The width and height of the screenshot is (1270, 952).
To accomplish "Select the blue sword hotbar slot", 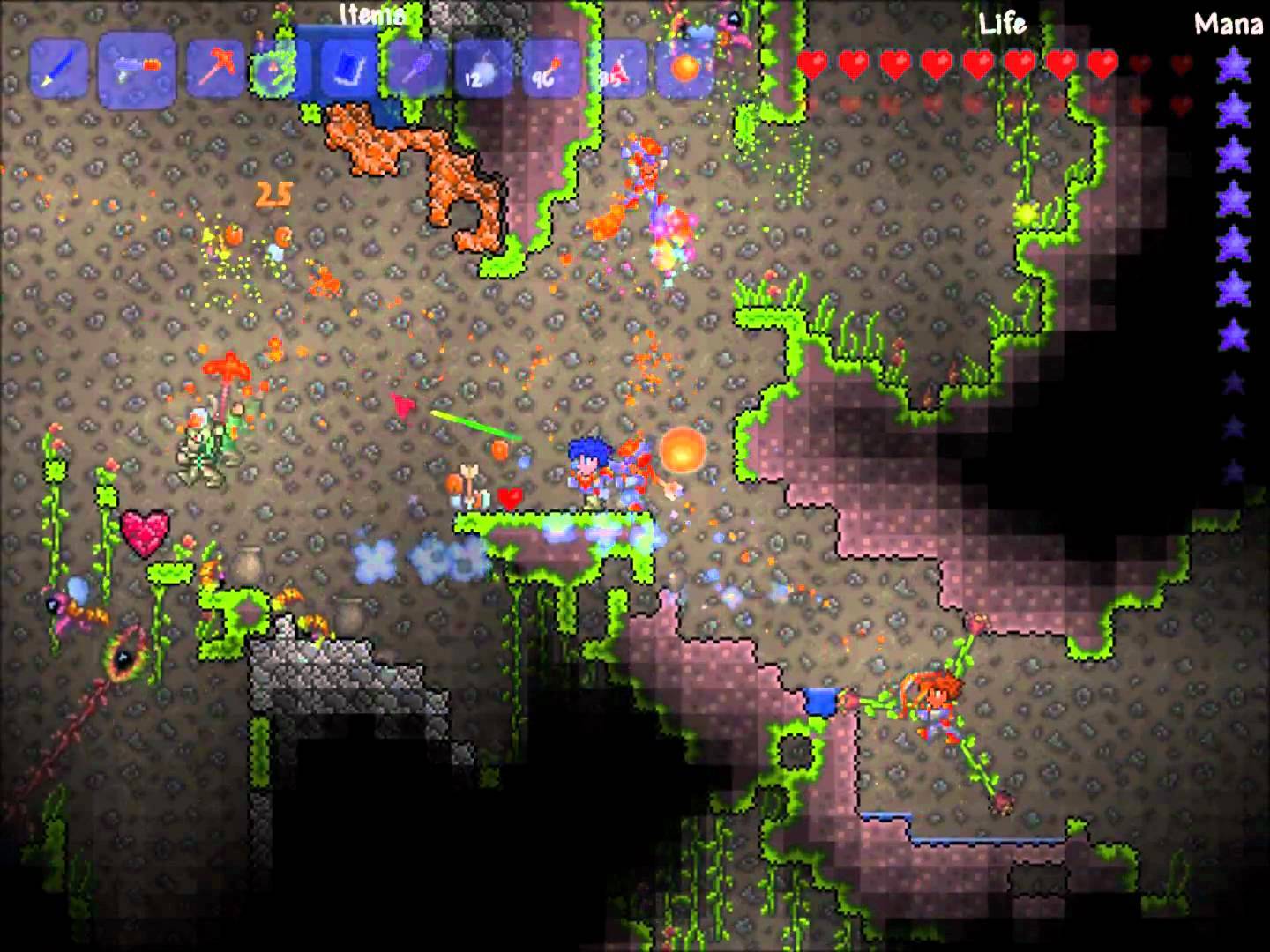I will click(60, 69).
